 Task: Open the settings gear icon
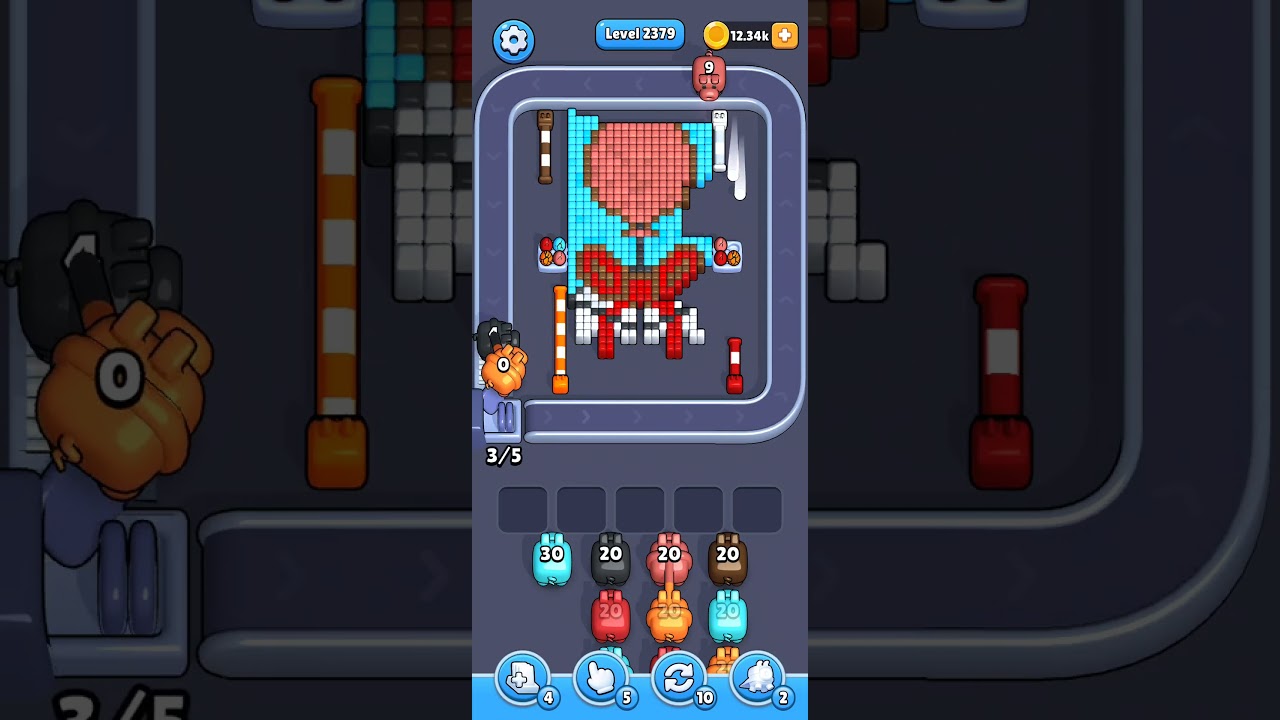point(513,41)
